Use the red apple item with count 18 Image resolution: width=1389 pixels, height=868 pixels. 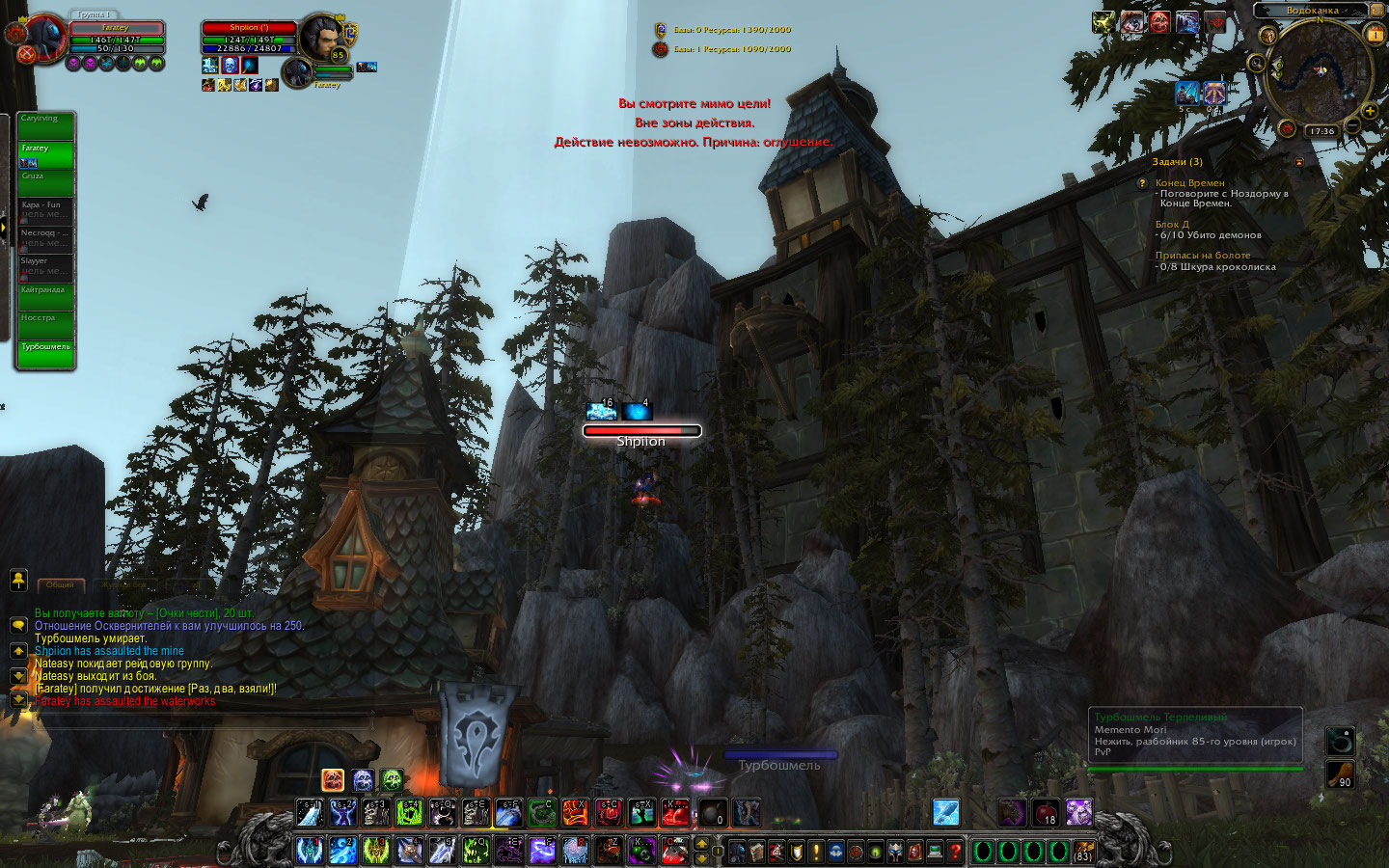tap(1045, 812)
